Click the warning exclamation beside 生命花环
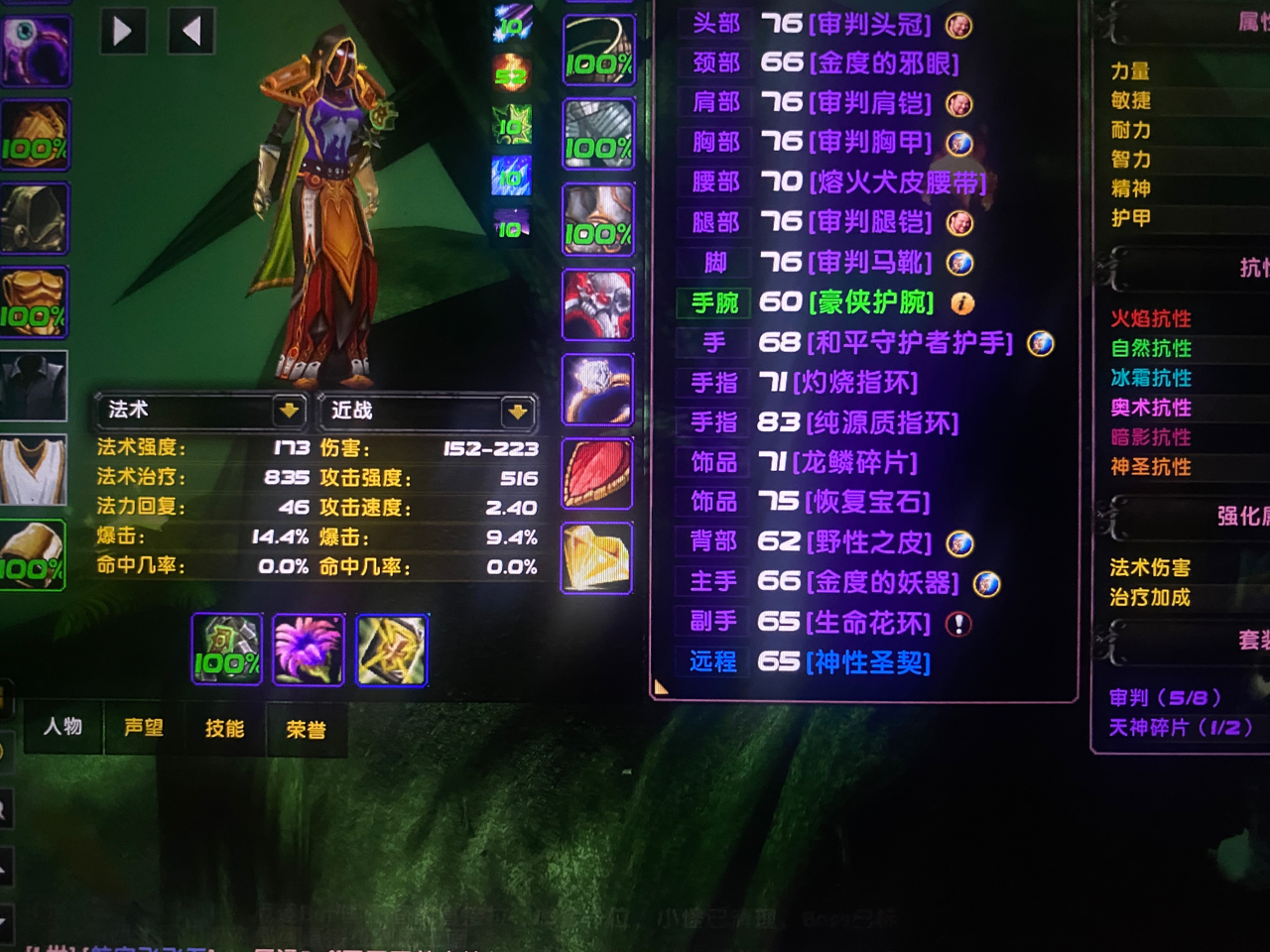Viewport: 1270px width, 952px height. click(x=957, y=623)
